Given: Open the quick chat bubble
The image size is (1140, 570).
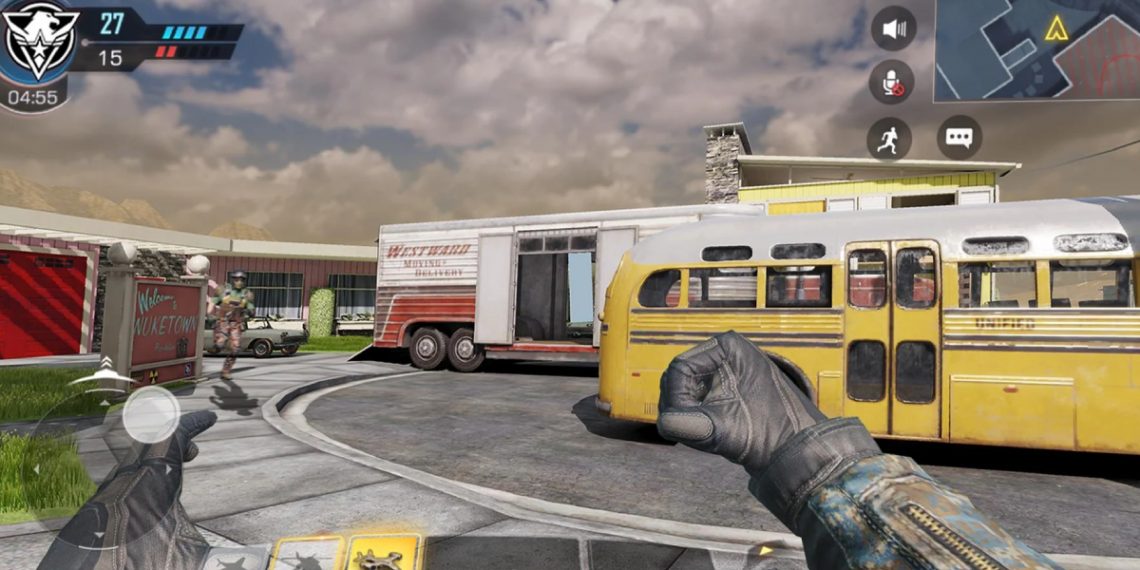Looking at the screenshot, I should pyautogui.click(x=959, y=138).
